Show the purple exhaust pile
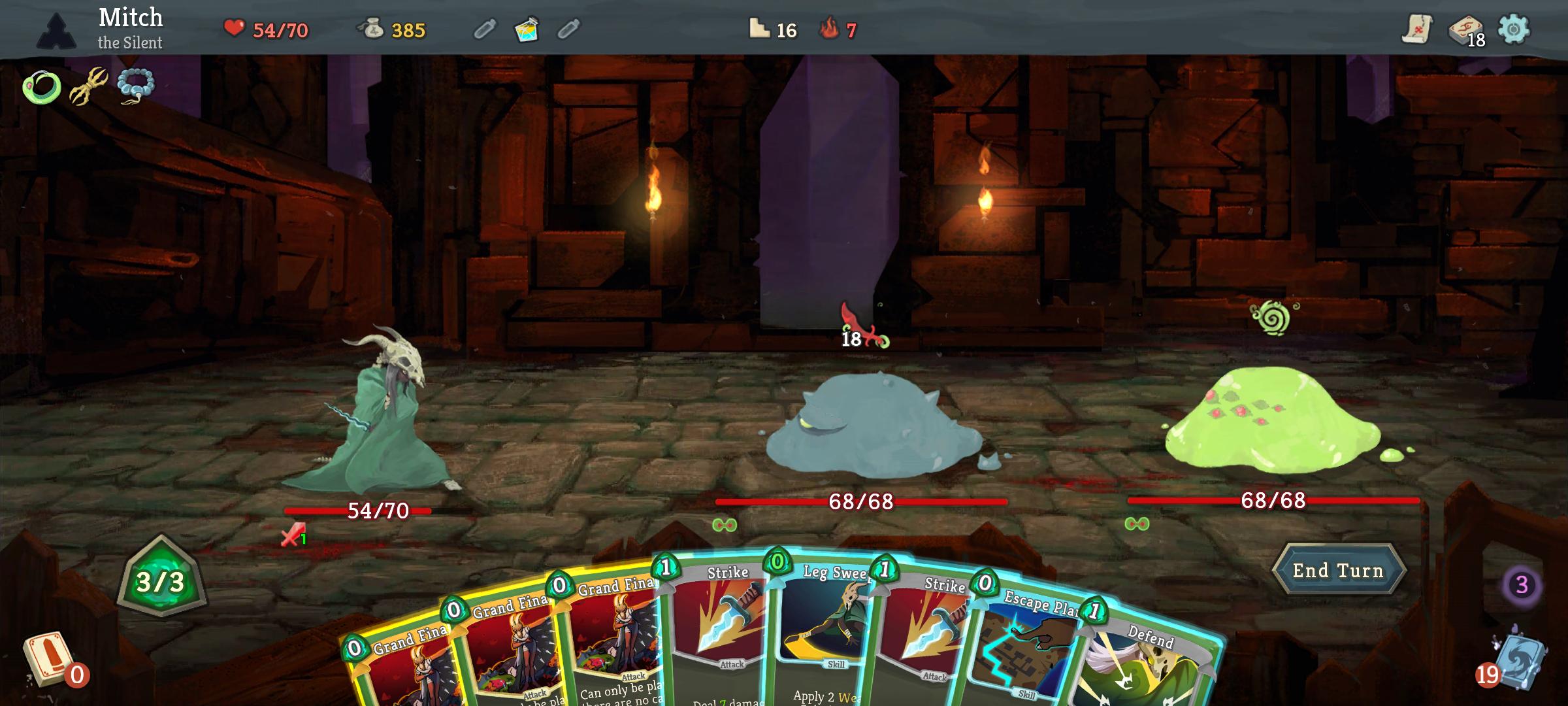Image resolution: width=1568 pixels, height=706 pixels. tap(1522, 584)
